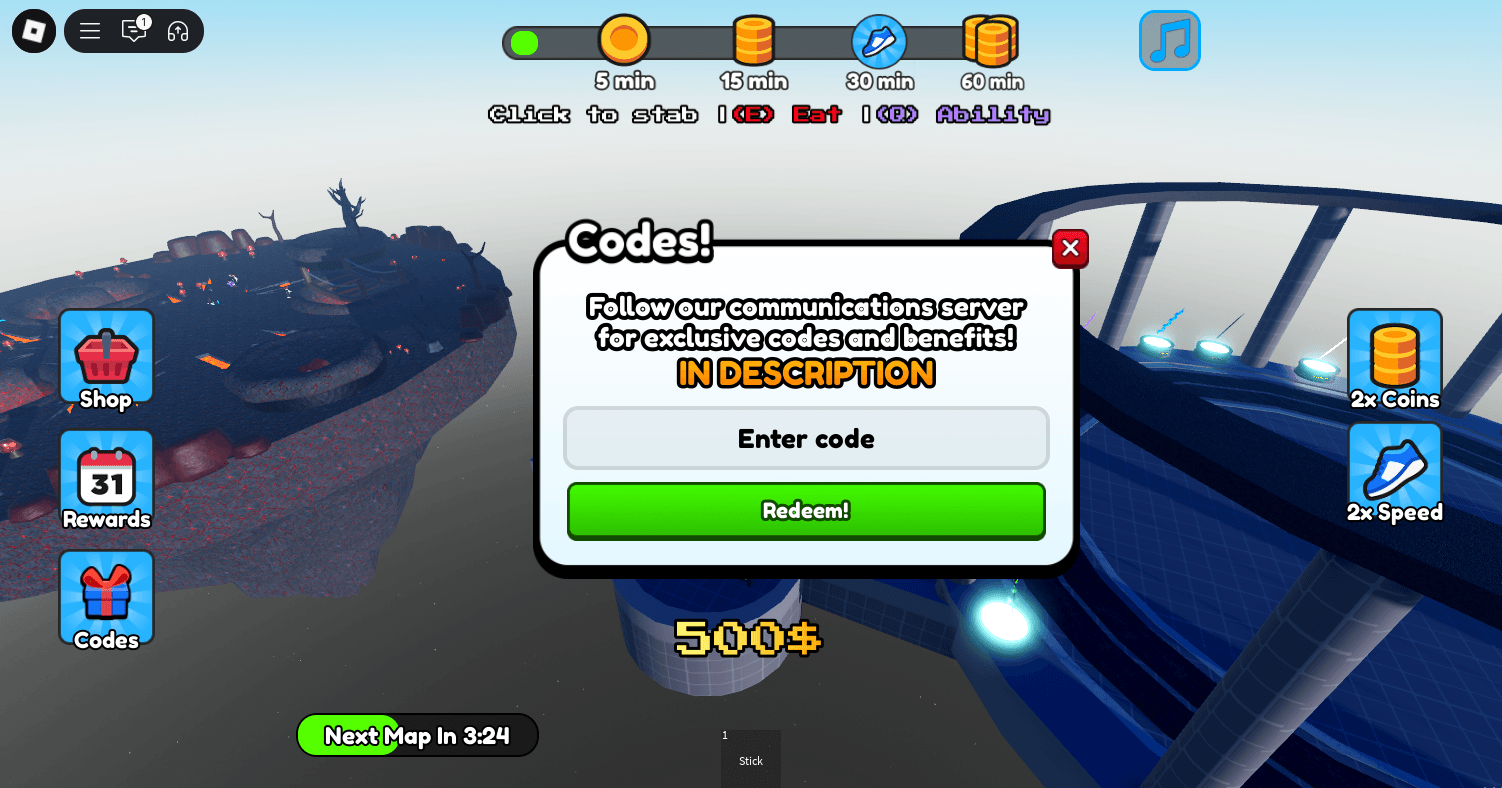
Task: Open the Codes gift box icon
Action: pos(106,597)
